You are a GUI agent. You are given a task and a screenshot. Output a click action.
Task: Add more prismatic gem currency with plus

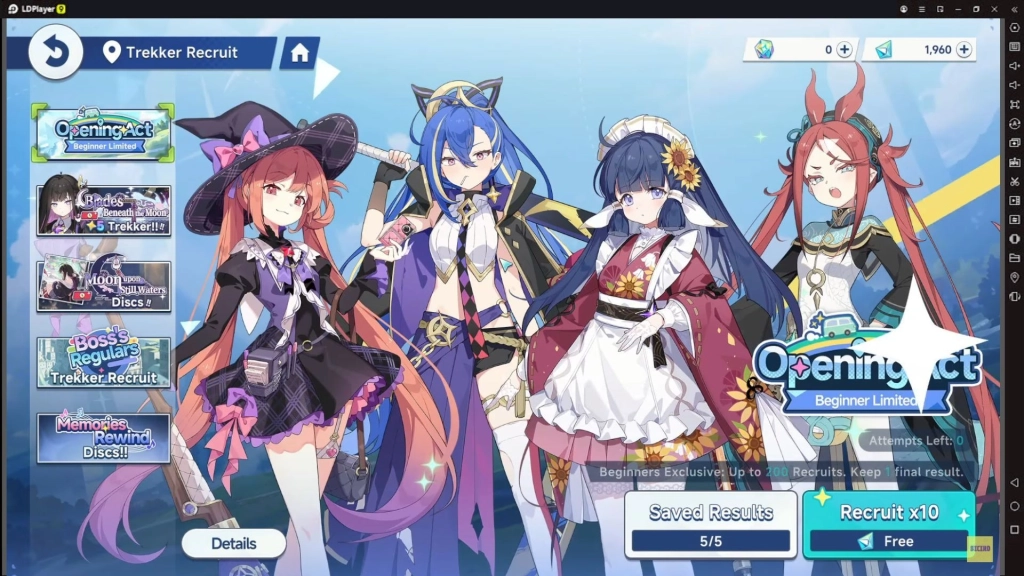tap(844, 49)
